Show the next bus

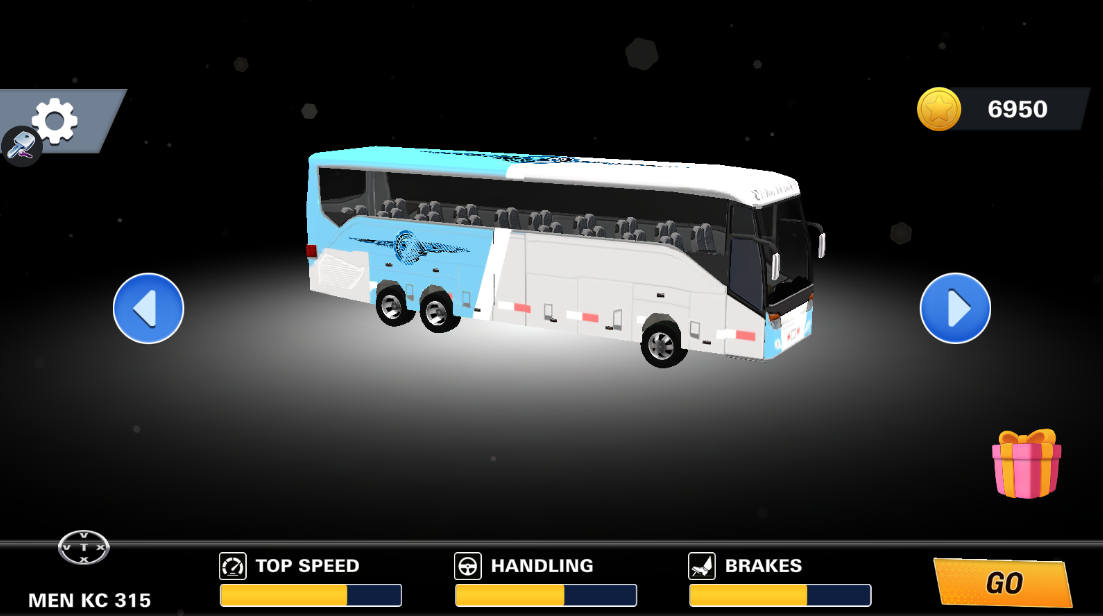[x=955, y=308]
